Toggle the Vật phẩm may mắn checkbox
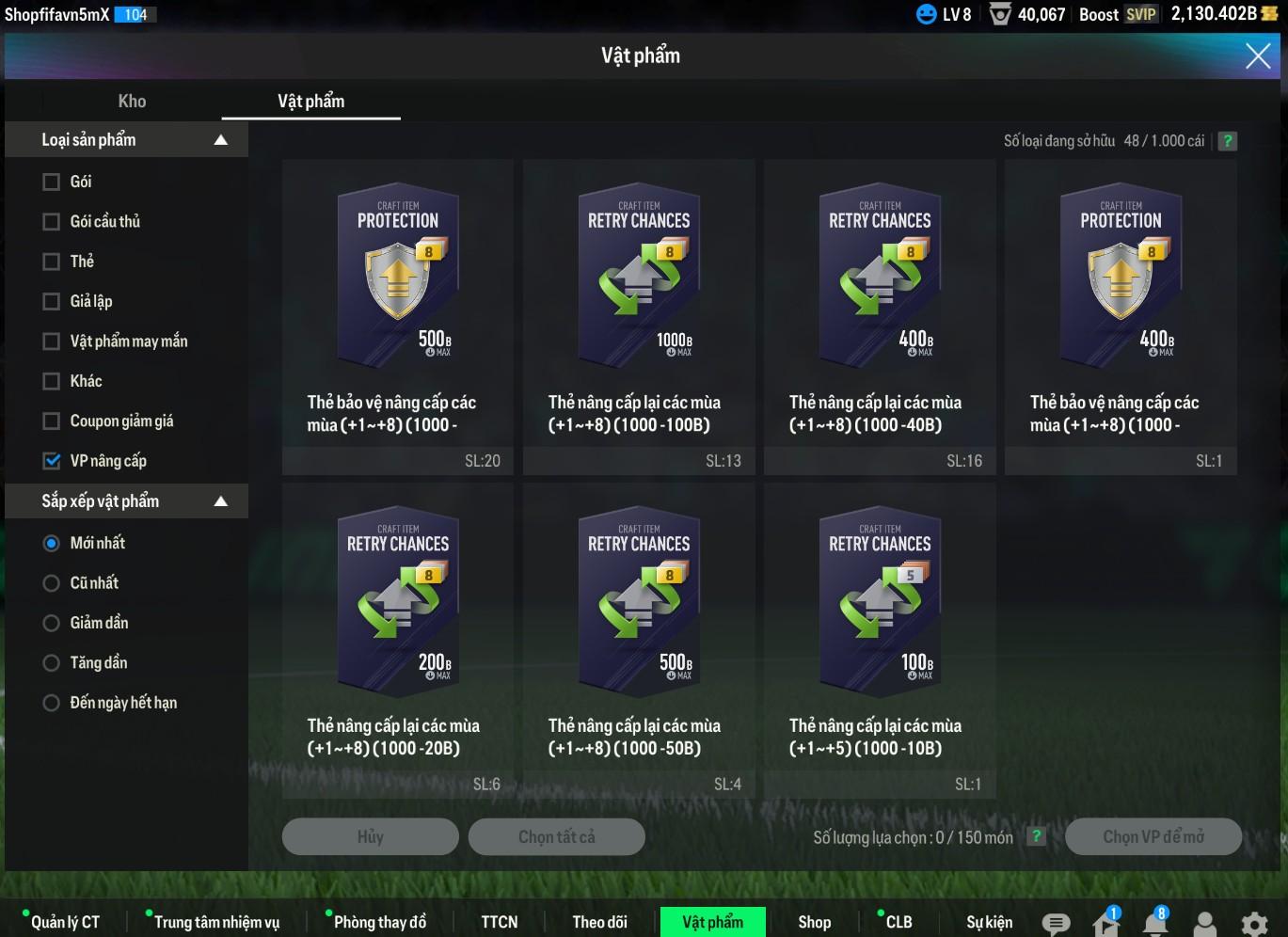Screen dimensions: 1288x937 [x=52, y=341]
